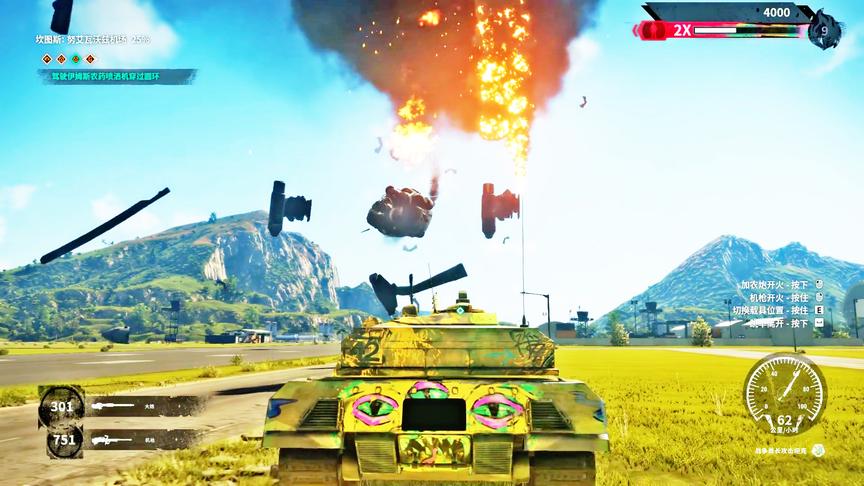Click the crop duster ring objective tracker
864x486 pixels.
(118, 76)
